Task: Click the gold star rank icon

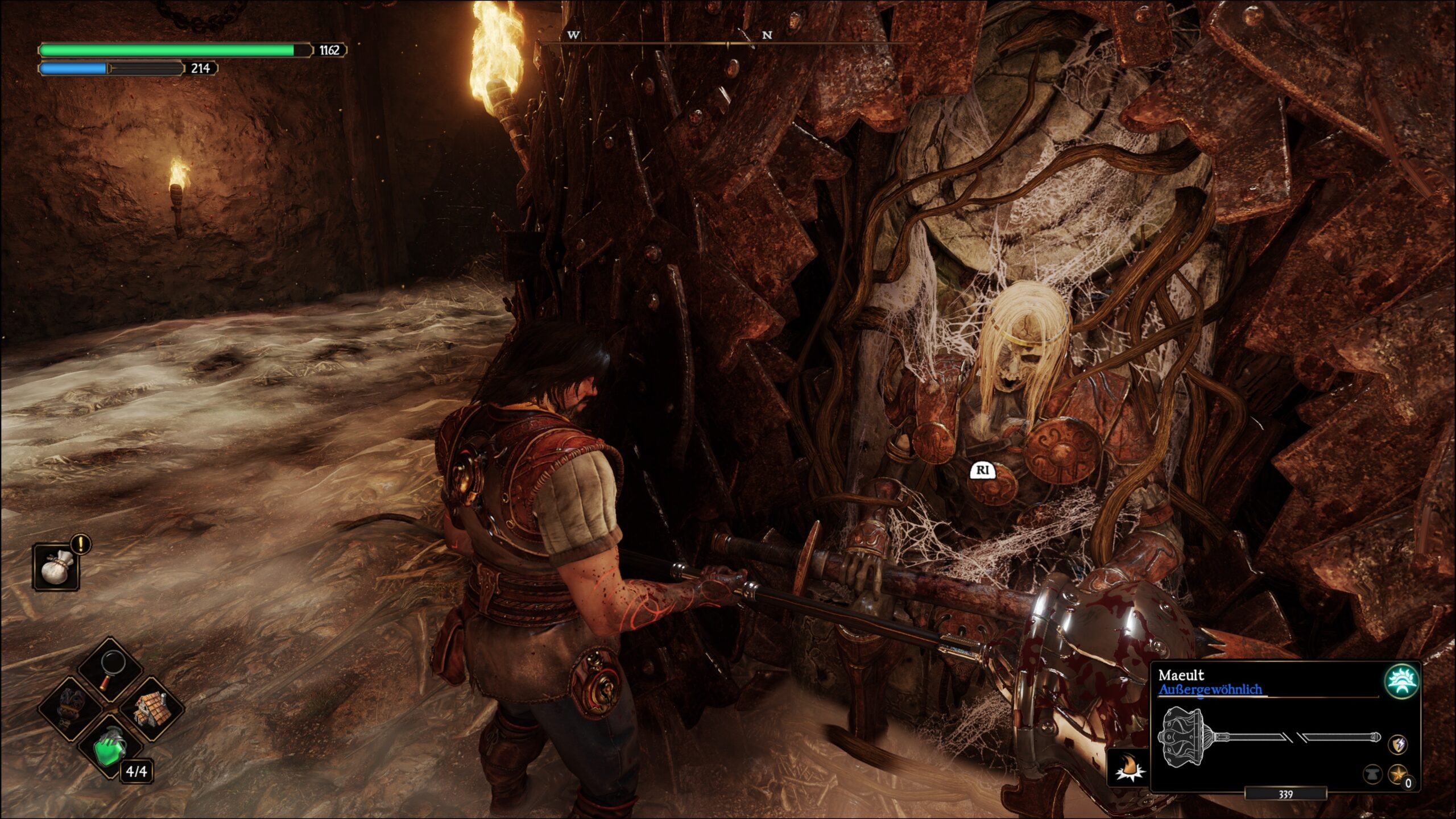Action: [1397, 774]
